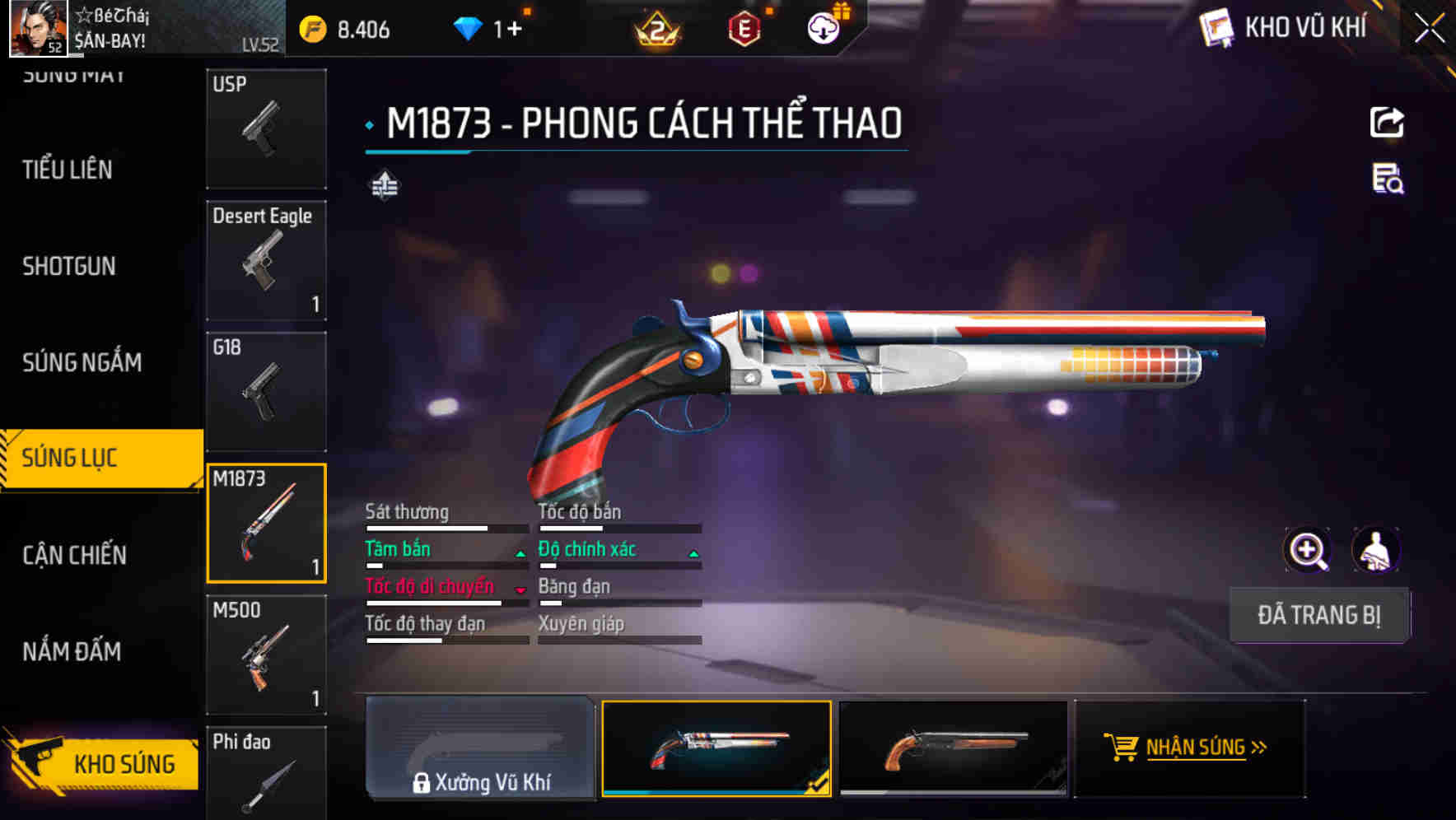Pick the Desert Eagle weapon slot
This screenshot has height=820, width=1456.
266,260
